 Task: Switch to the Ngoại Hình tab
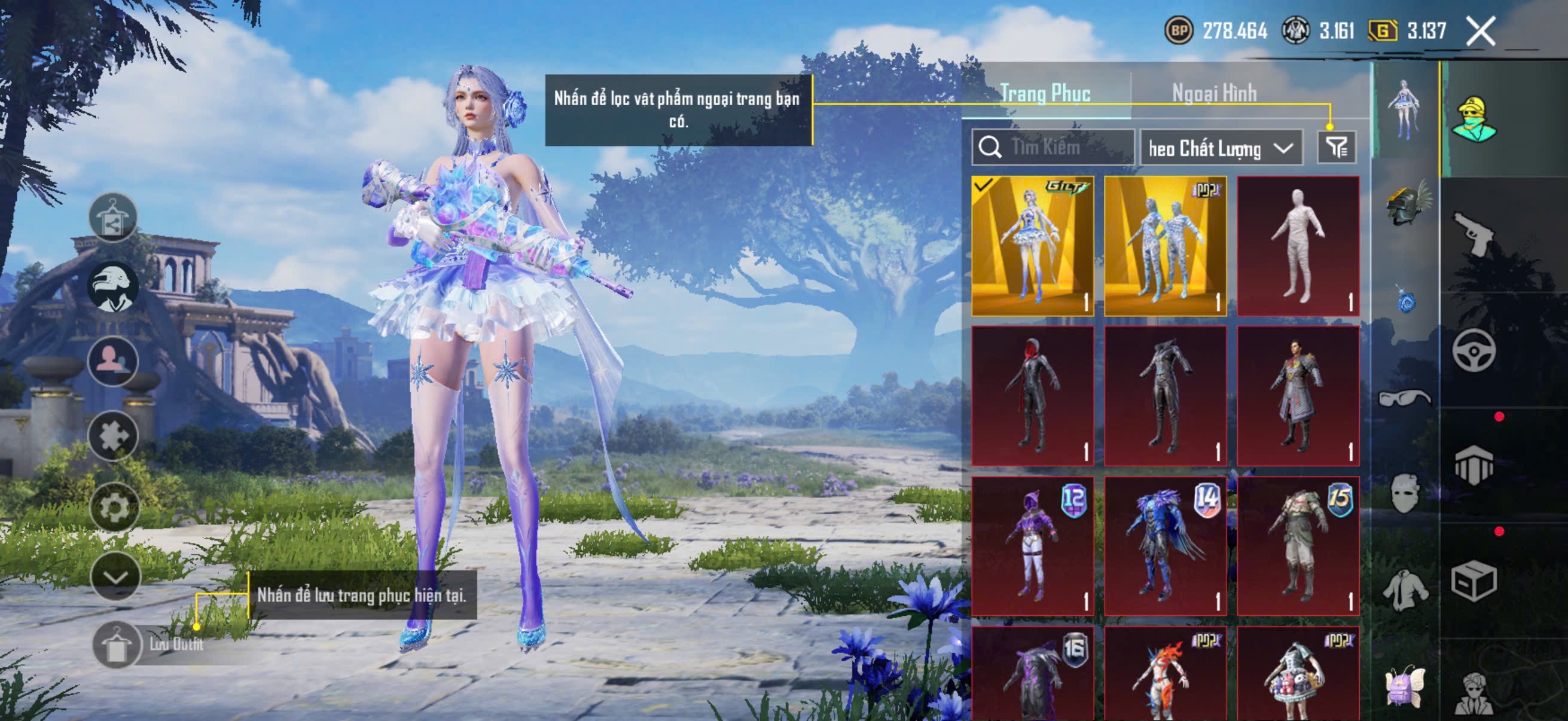pyautogui.click(x=1214, y=93)
